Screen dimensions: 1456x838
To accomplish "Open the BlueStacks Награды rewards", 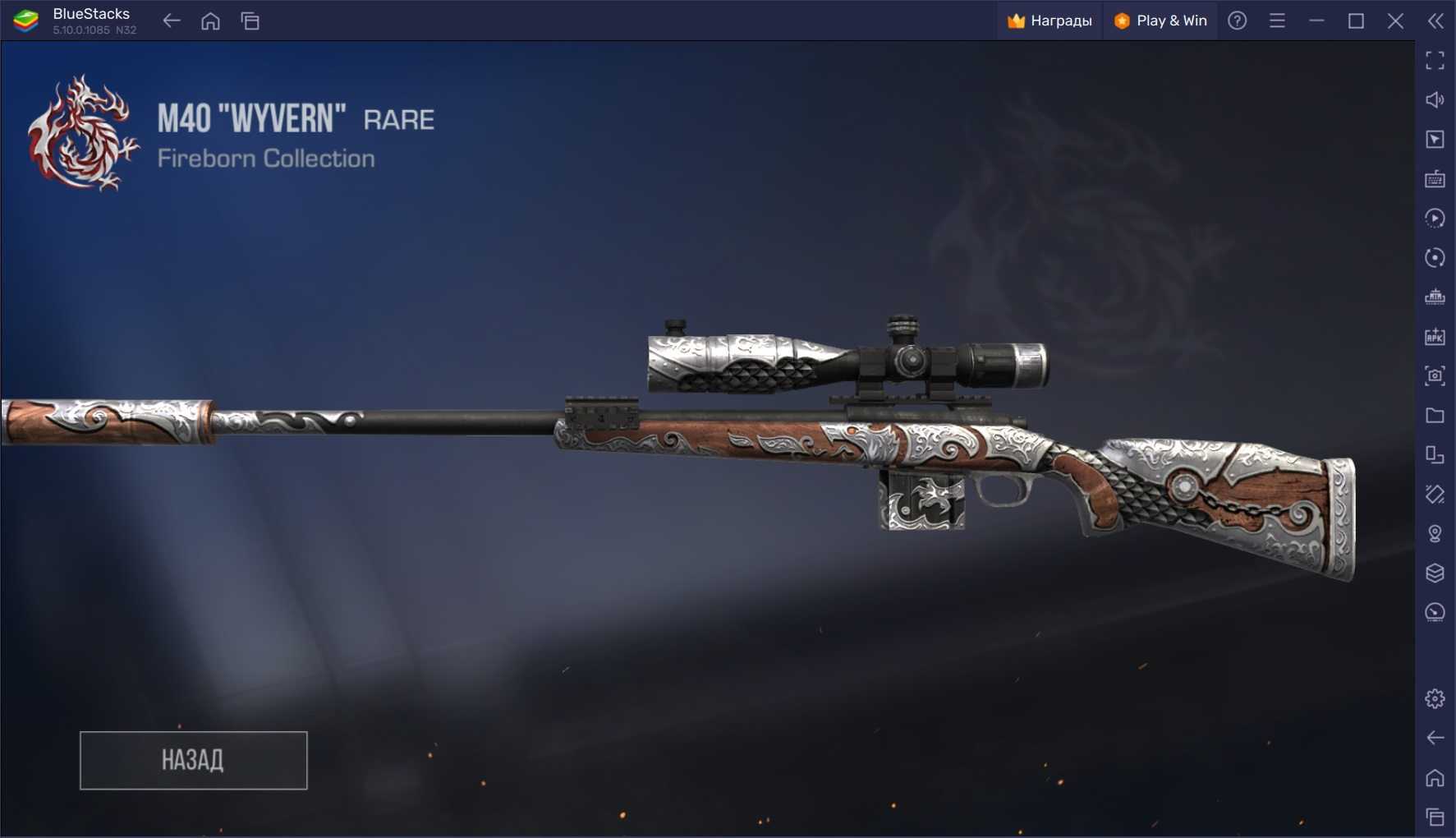I will coord(1050,21).
